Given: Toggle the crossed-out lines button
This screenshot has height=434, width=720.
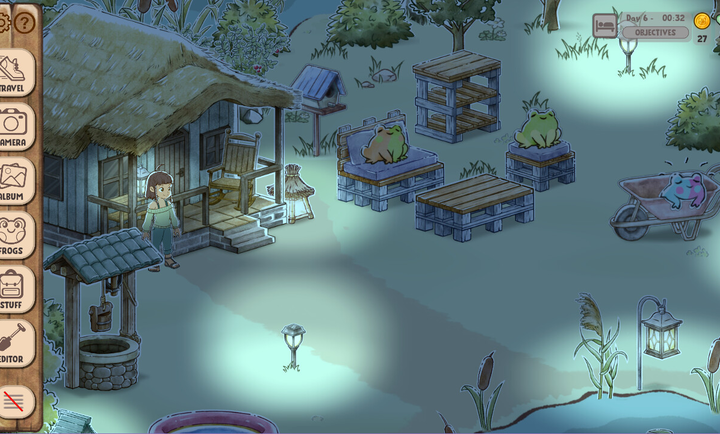Looking at the screenshot, I should click(14, 401).
